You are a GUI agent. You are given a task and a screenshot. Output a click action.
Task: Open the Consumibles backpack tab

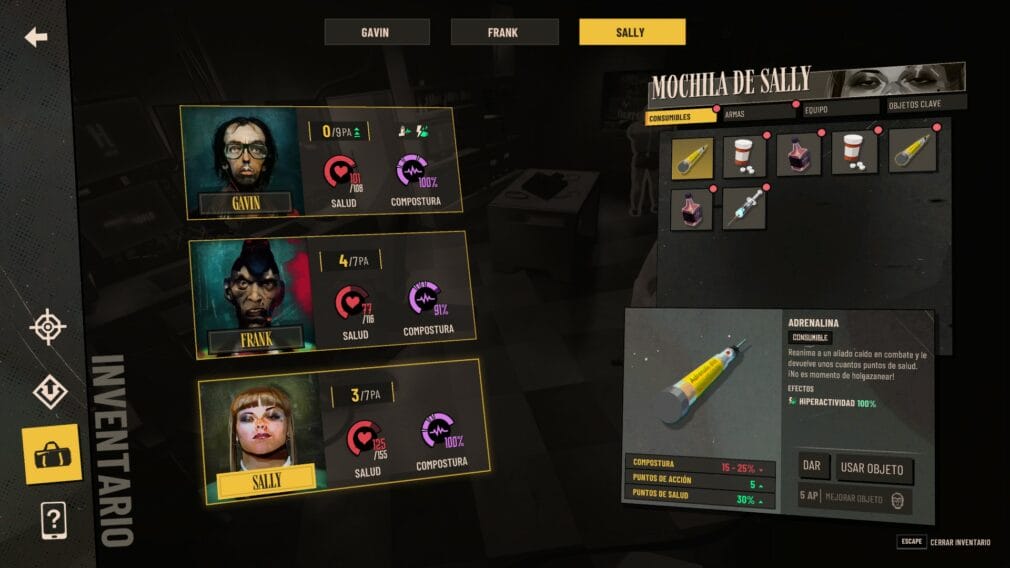coord(680,115)
